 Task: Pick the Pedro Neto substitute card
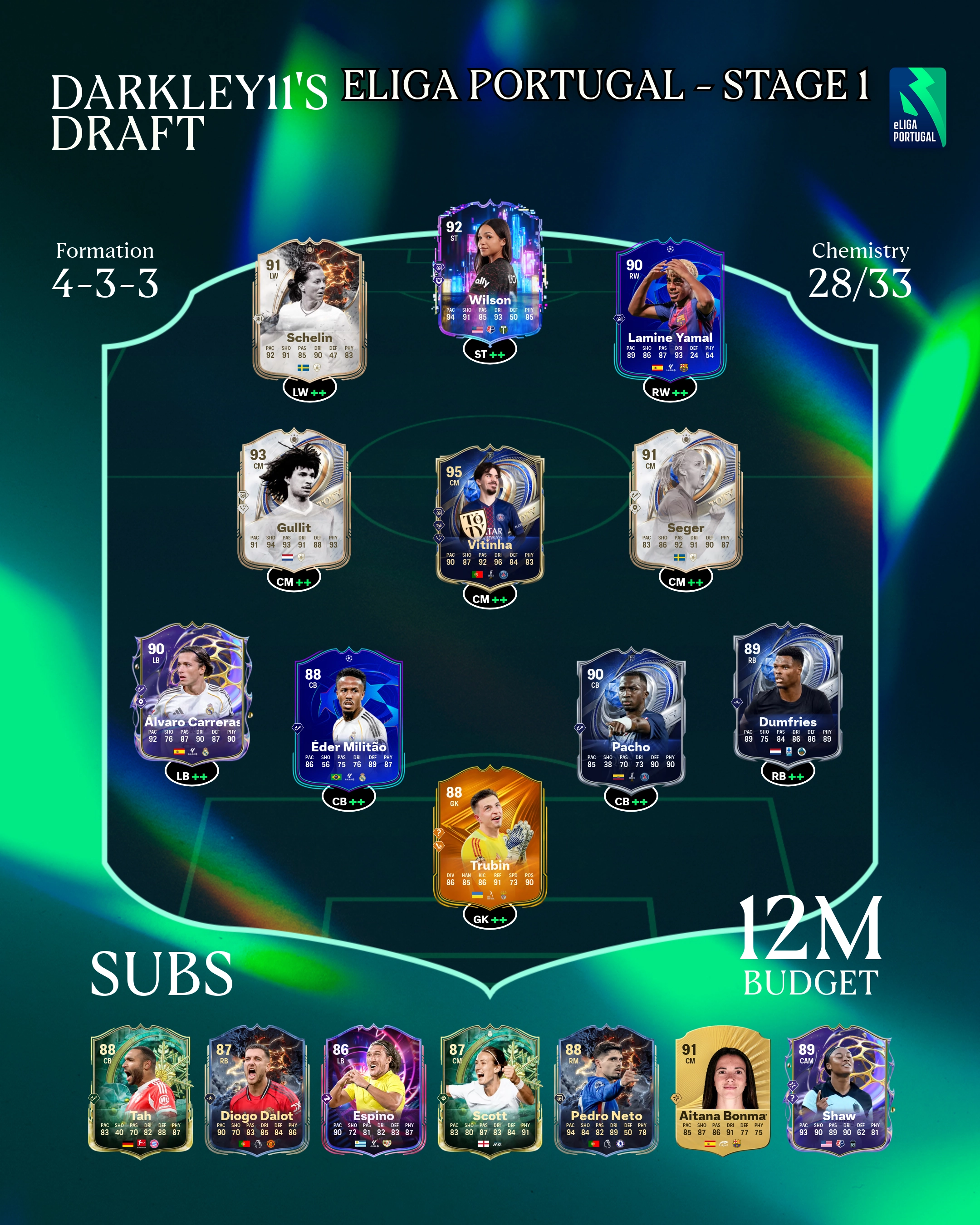606,1091
